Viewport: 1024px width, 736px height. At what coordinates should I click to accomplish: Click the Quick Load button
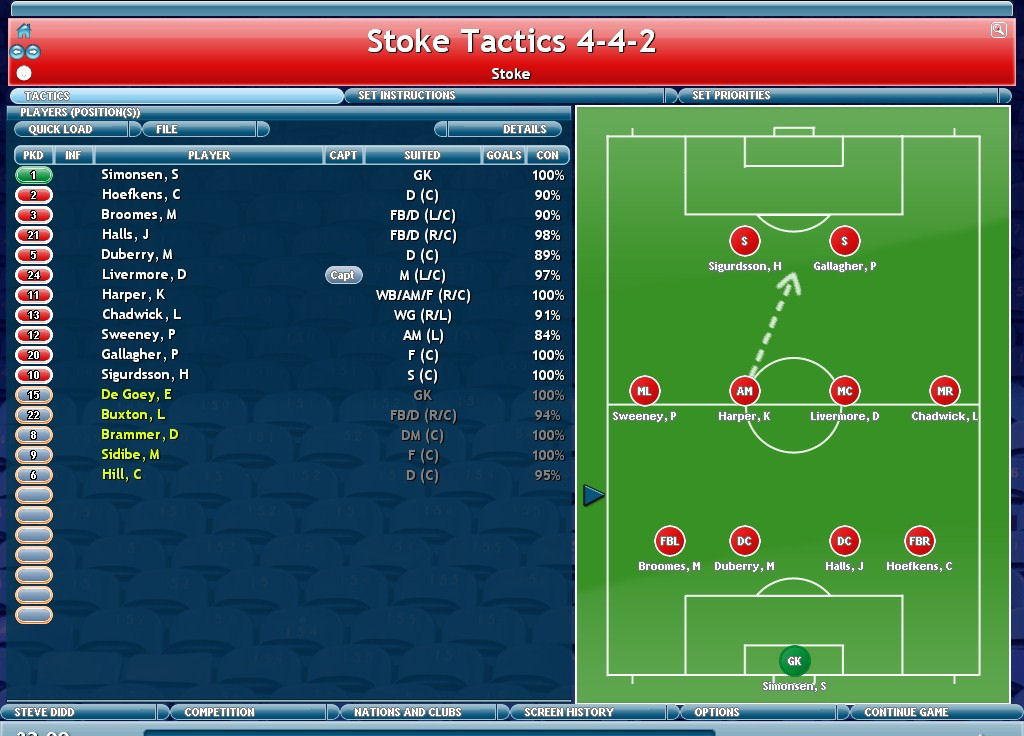point(61,129)
